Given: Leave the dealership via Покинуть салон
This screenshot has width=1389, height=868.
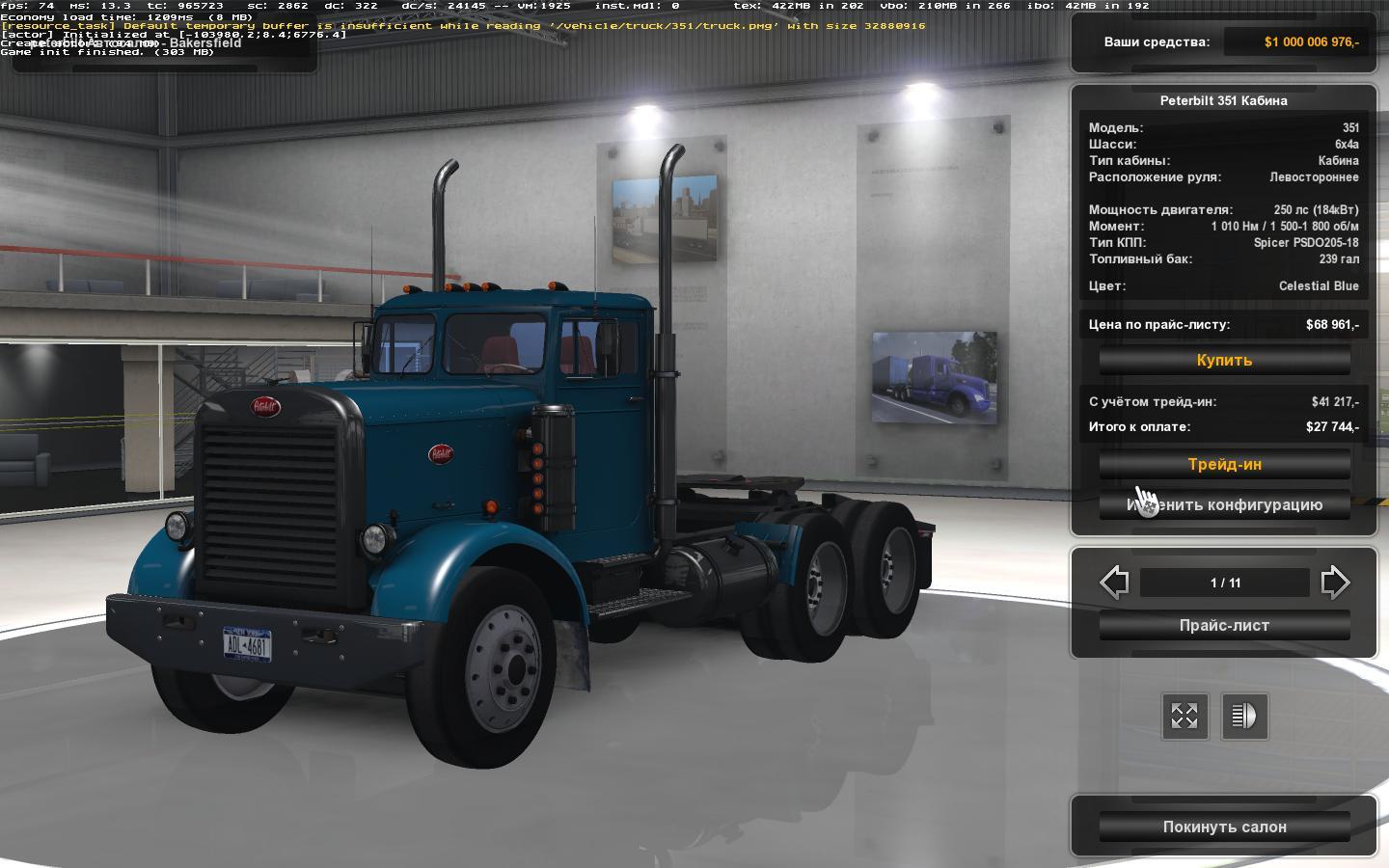Looking at the screenshot, I should click(1224, 827).
